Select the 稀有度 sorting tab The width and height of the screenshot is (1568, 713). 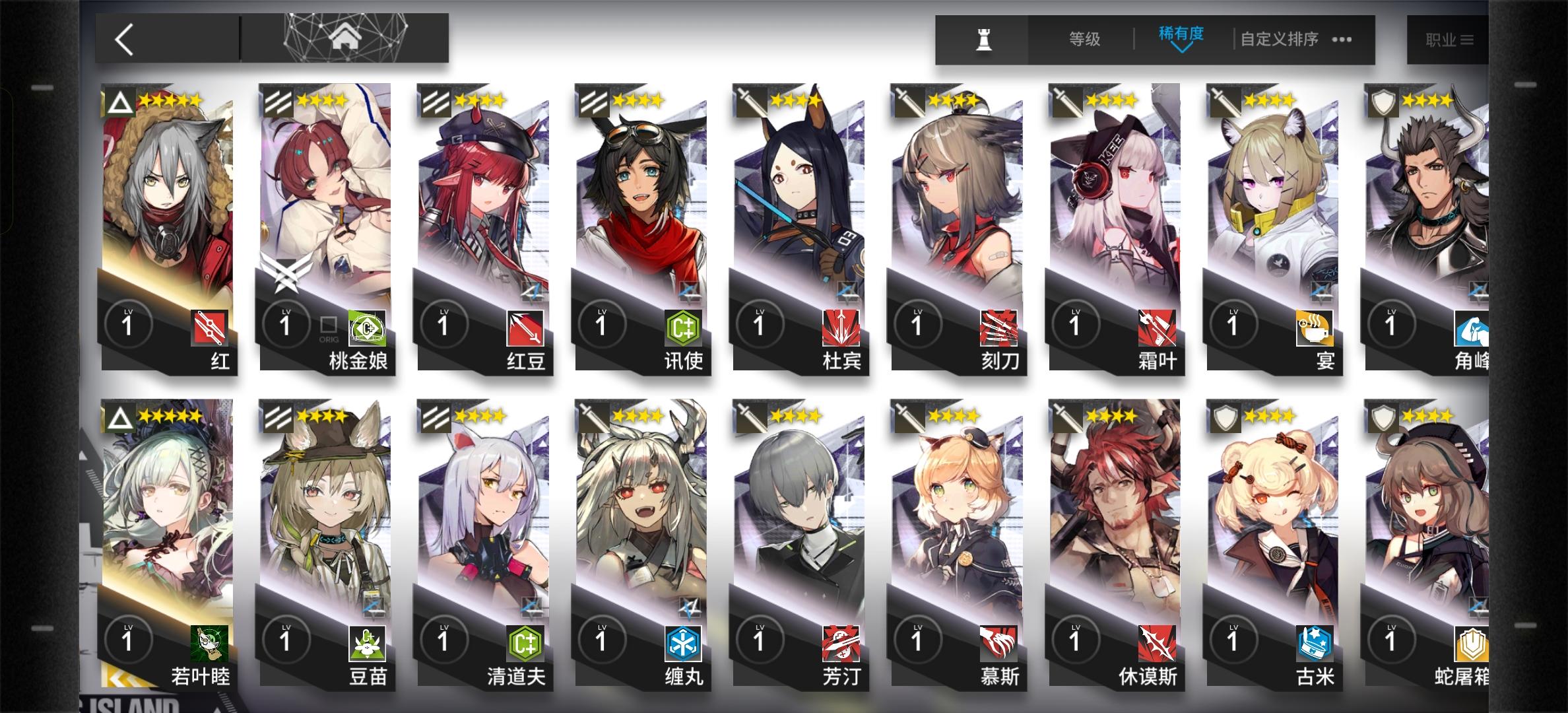pyautogui.click(x=1181, y=36)
